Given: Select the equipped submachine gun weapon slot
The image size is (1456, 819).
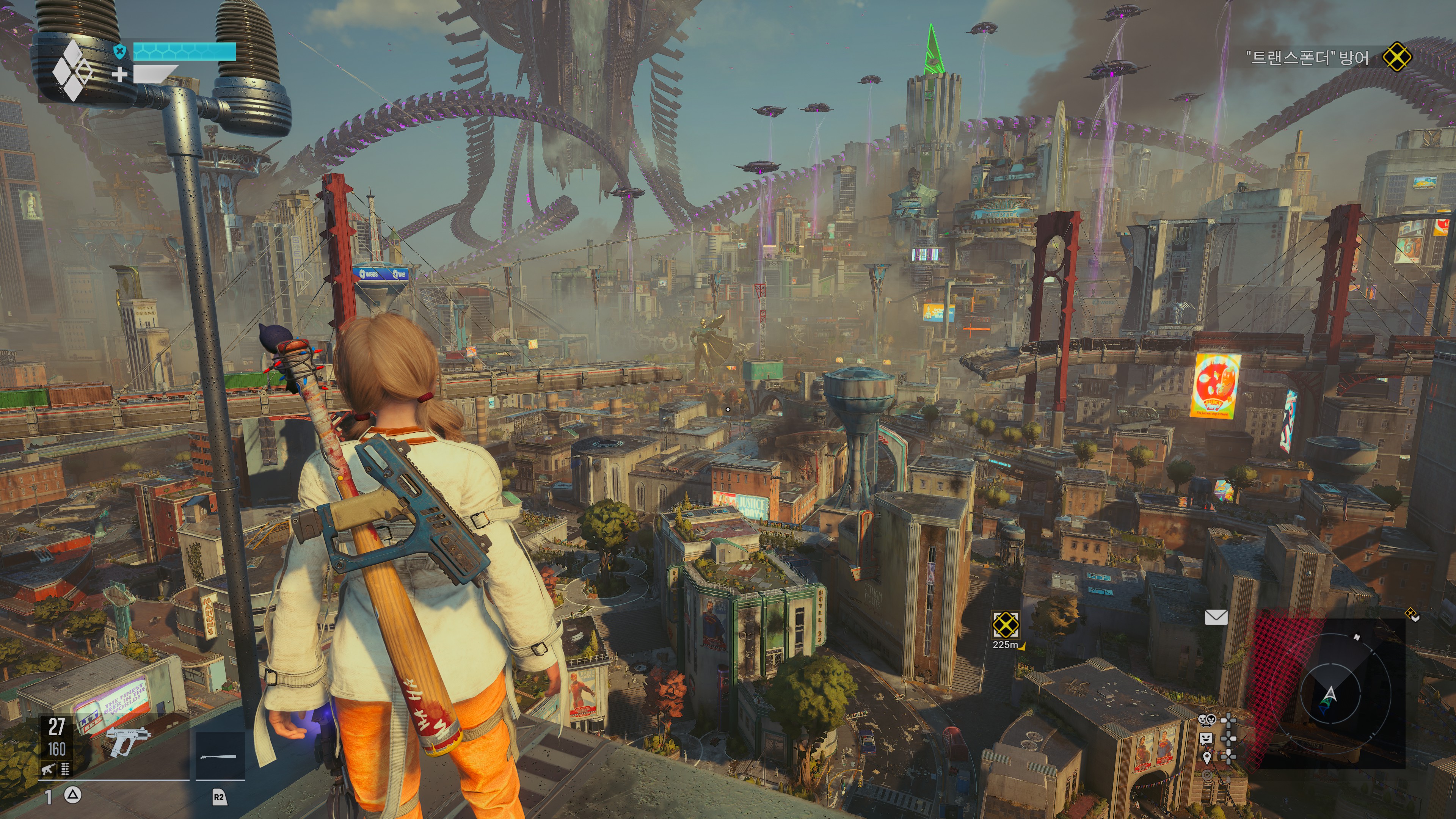Looking at the screenshot, I should pos(128,741).
